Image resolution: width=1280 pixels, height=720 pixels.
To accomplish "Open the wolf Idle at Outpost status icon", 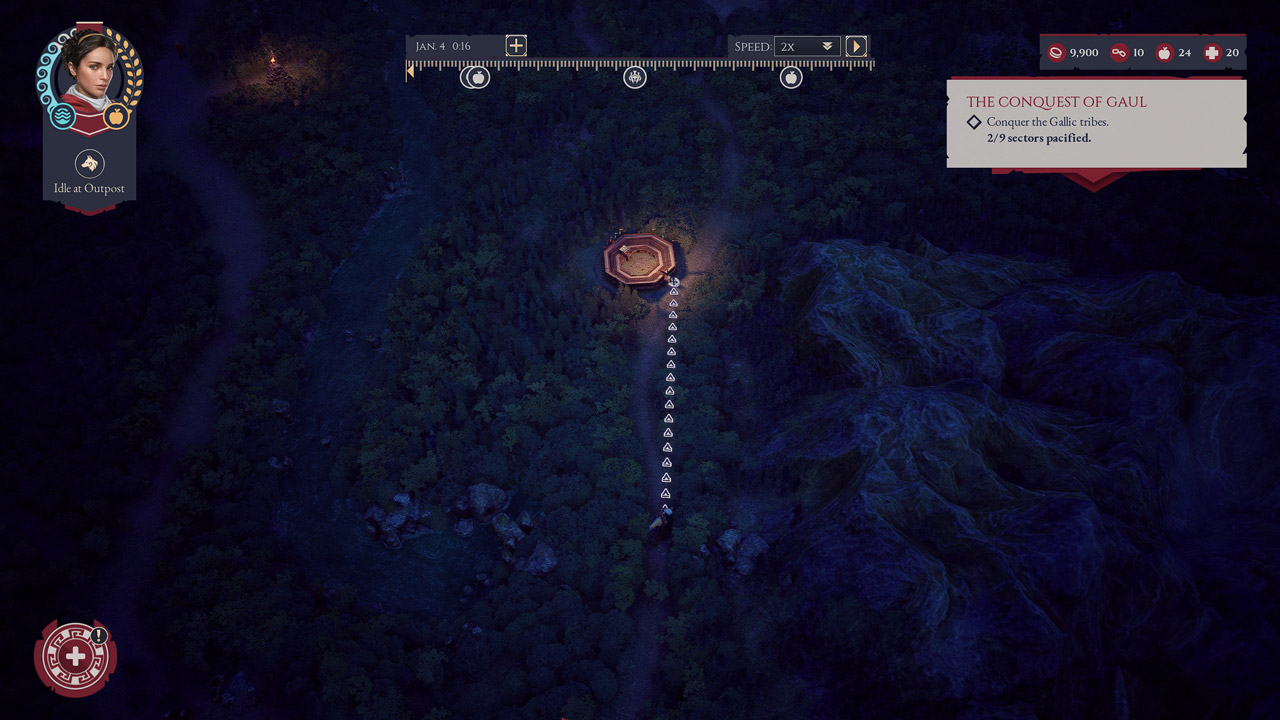I will click(90, 163).
